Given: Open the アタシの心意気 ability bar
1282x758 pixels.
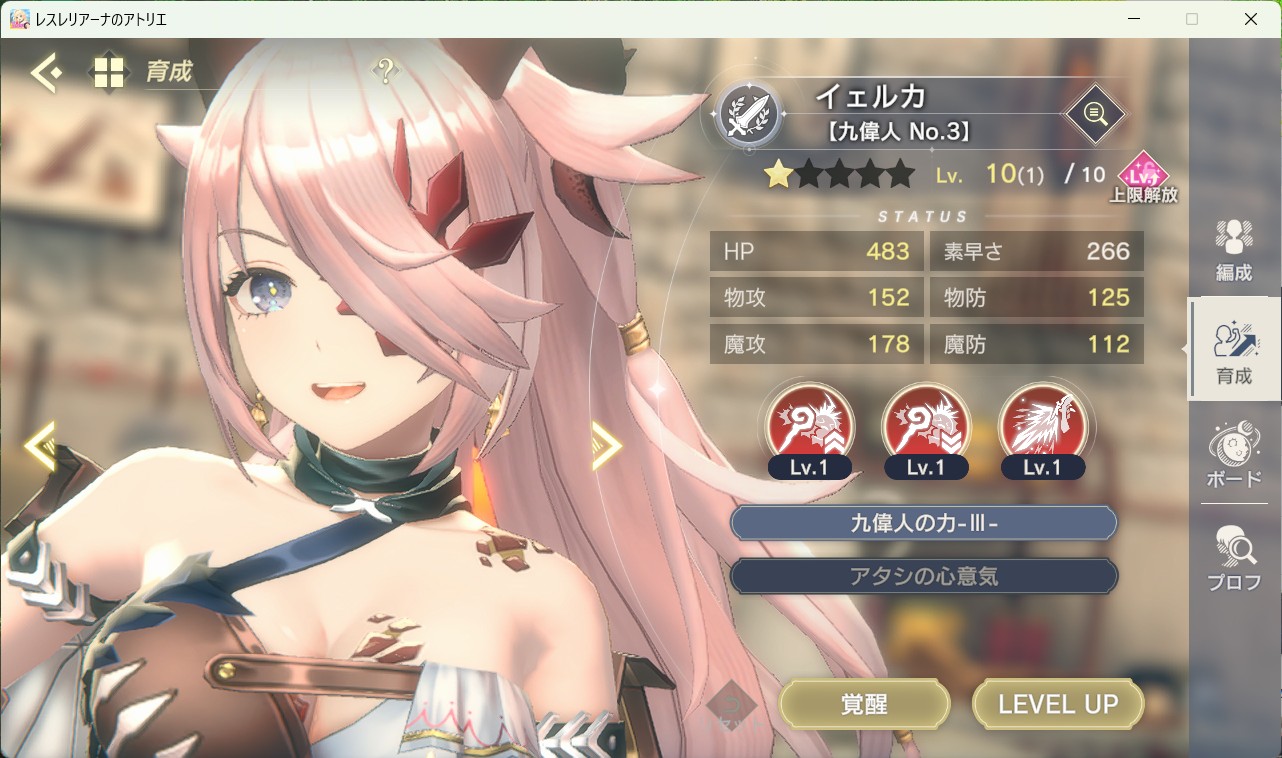Looking at the screenshot, I should tap(923, 576).
